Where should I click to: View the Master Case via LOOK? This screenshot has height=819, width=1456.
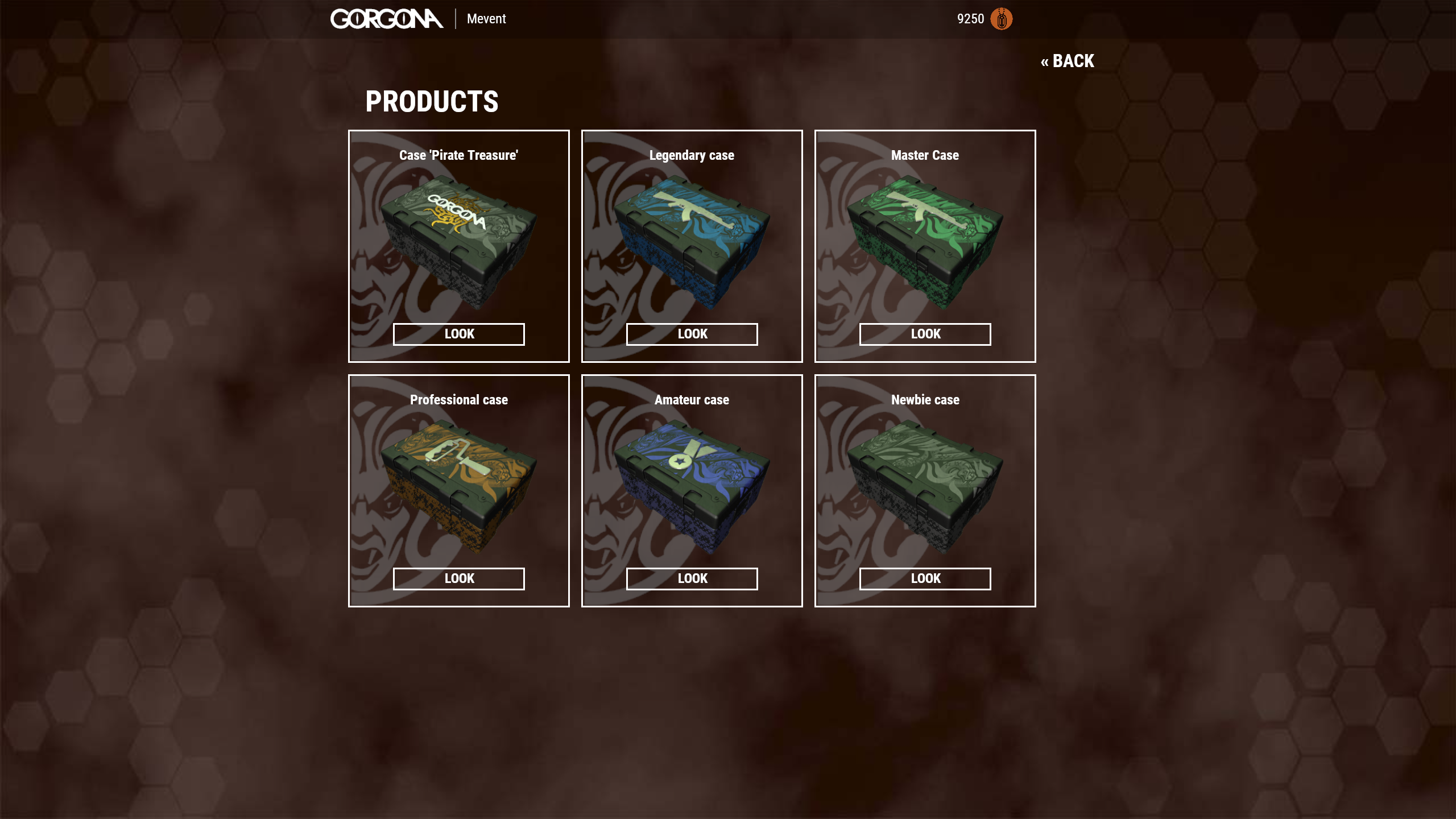[x=925, y=334]
